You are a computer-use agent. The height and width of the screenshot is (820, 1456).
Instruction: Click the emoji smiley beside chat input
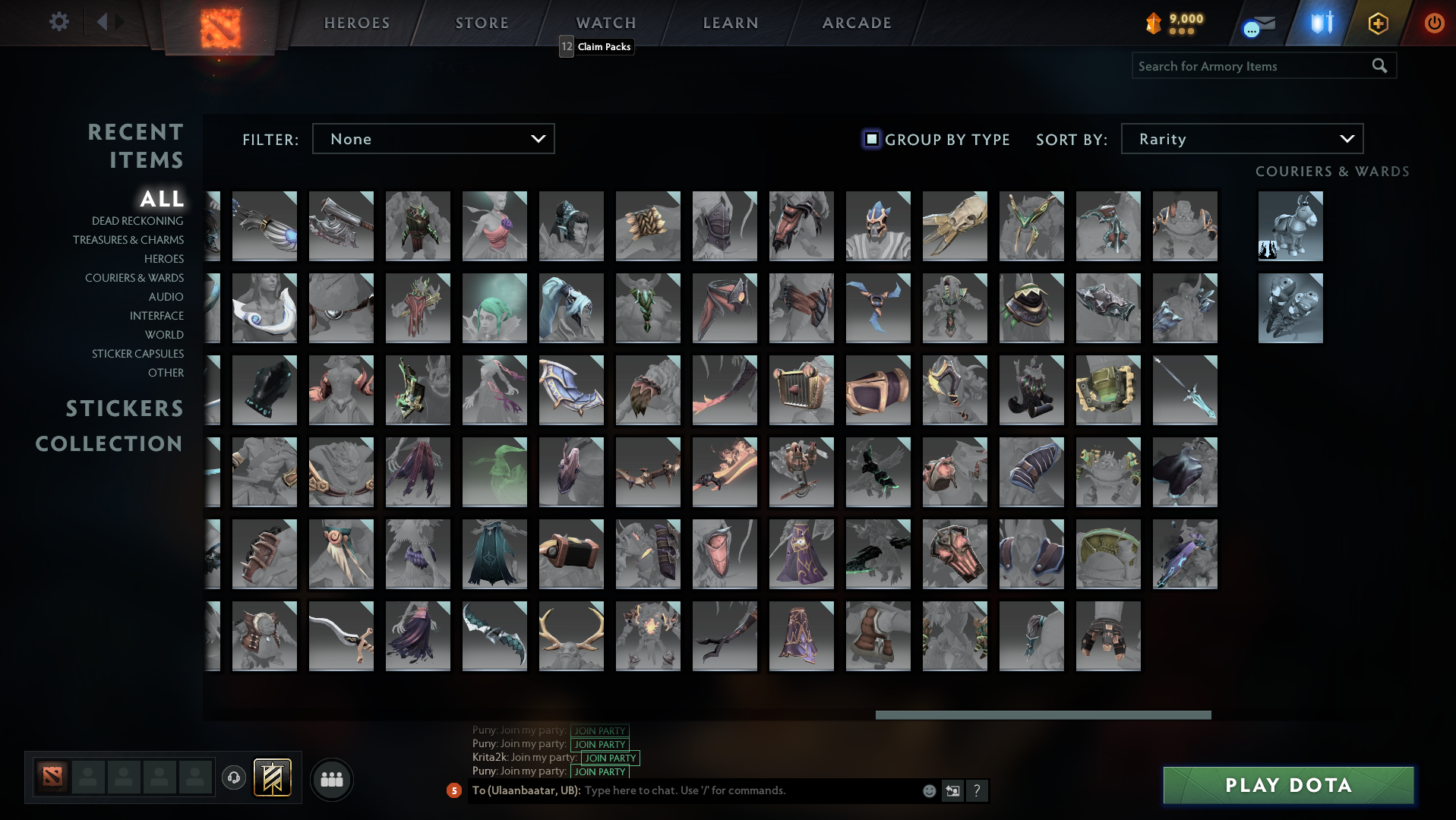point(928,790)
